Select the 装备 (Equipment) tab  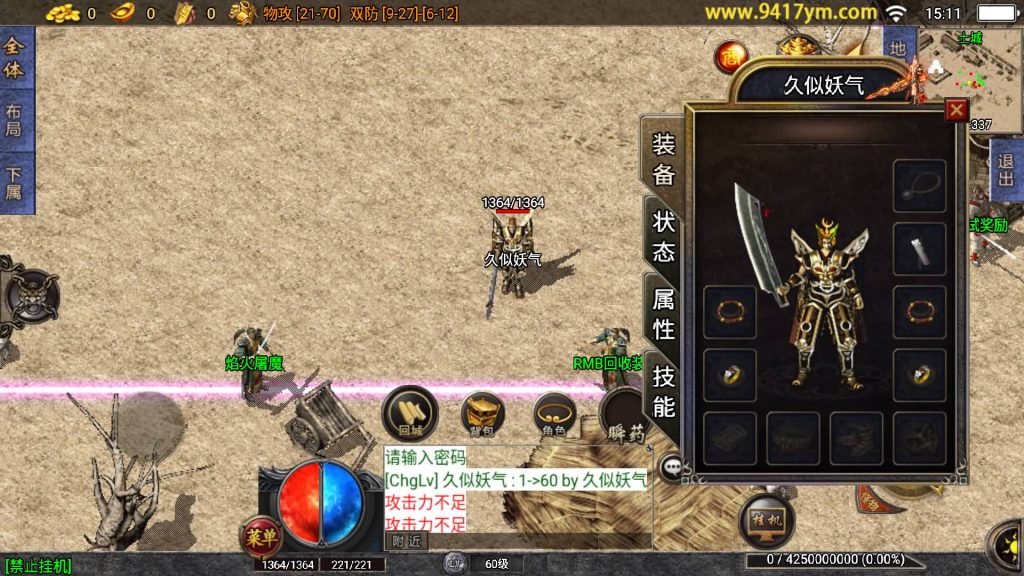pos(663,159)
